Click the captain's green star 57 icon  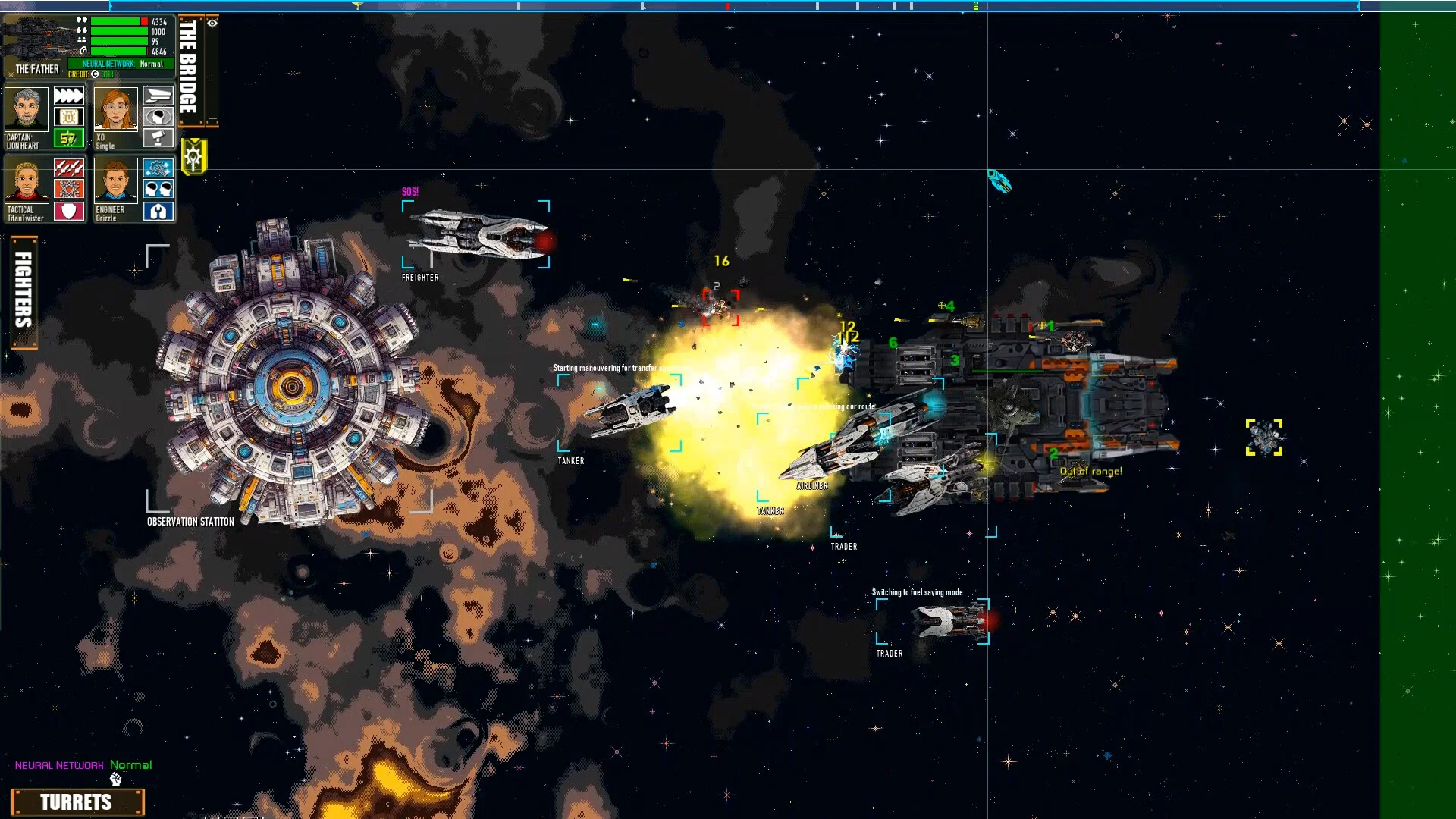click(x=68, y=138)
